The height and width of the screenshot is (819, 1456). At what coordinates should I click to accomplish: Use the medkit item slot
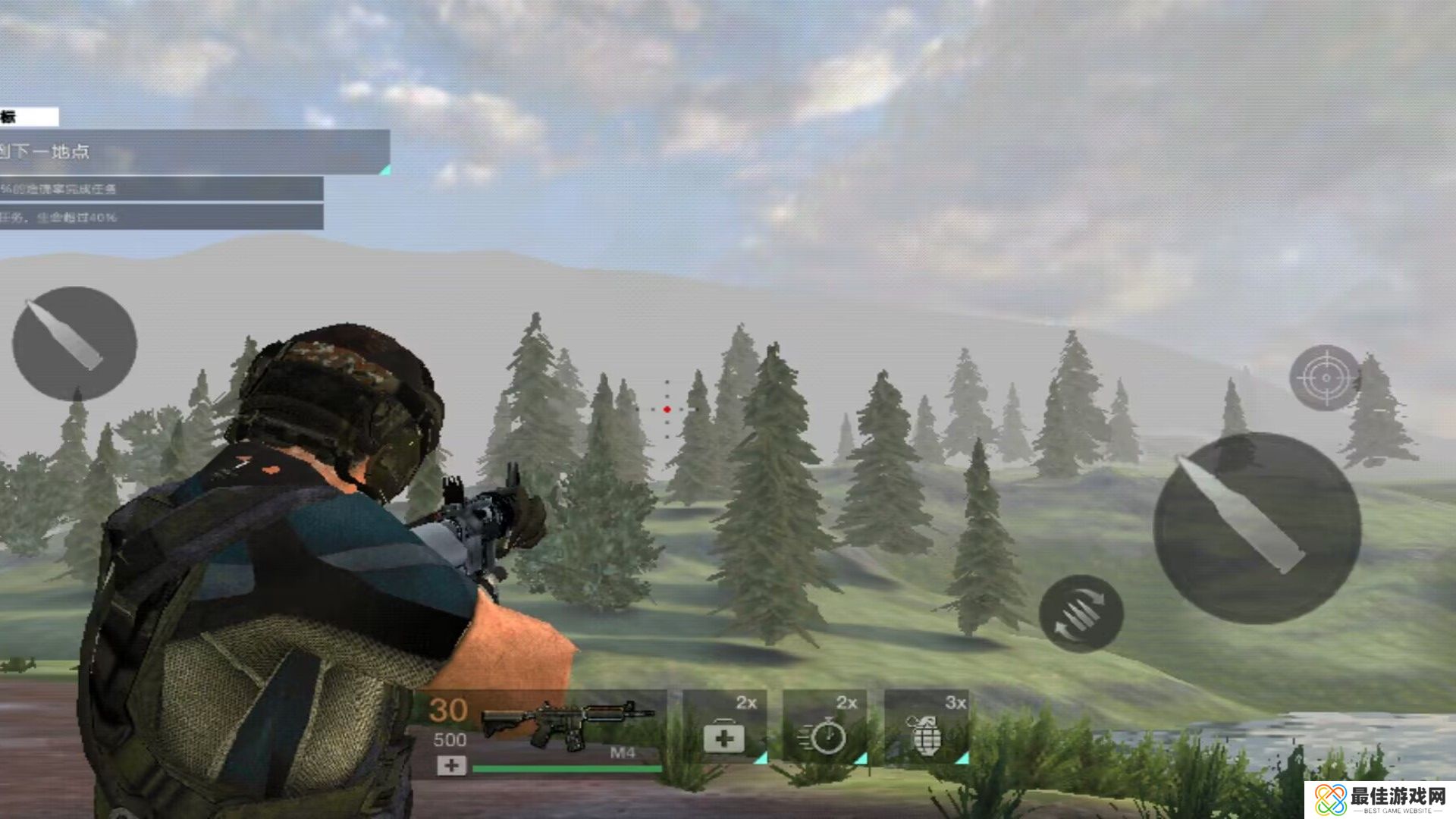point(724,726)
